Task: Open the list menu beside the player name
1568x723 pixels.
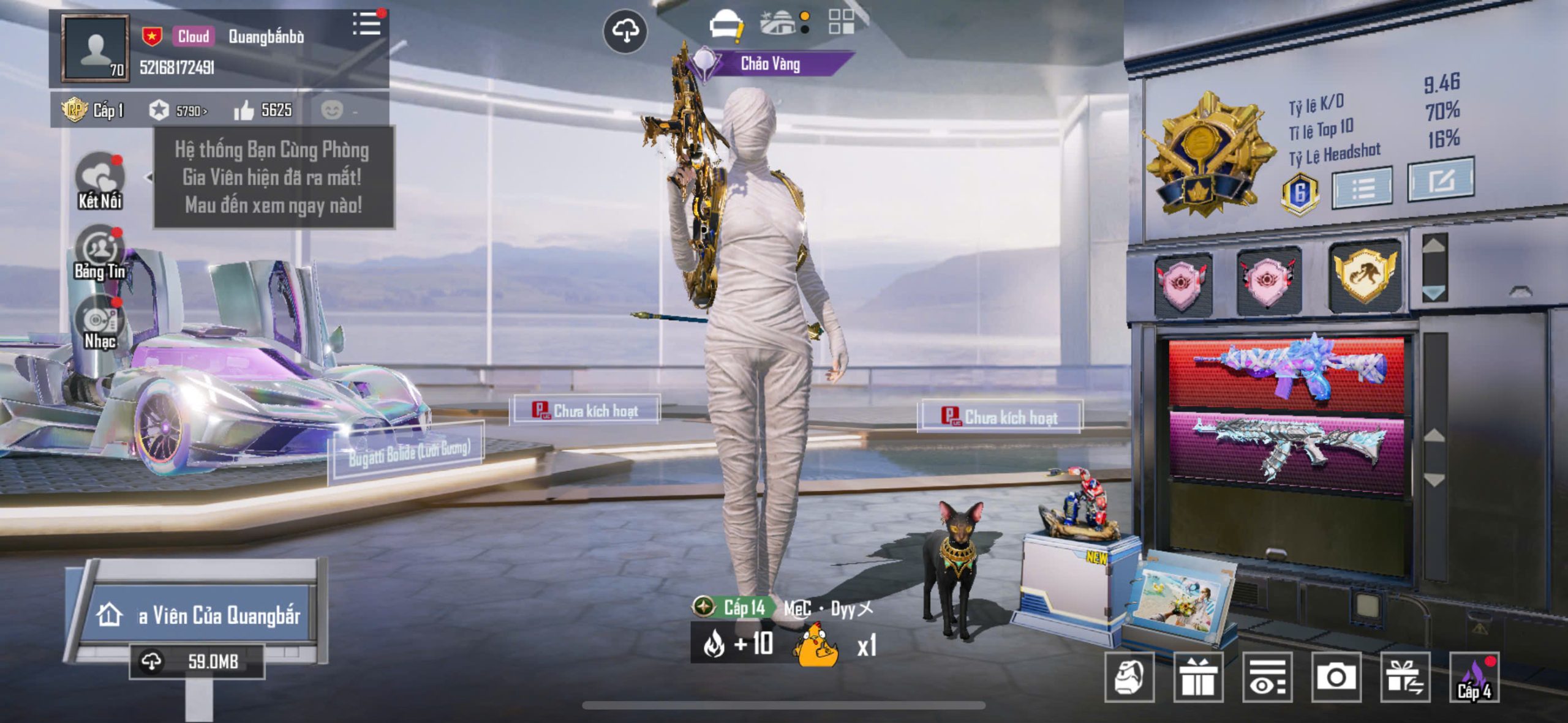Action: pyautogui.click(x=367, y=24)
